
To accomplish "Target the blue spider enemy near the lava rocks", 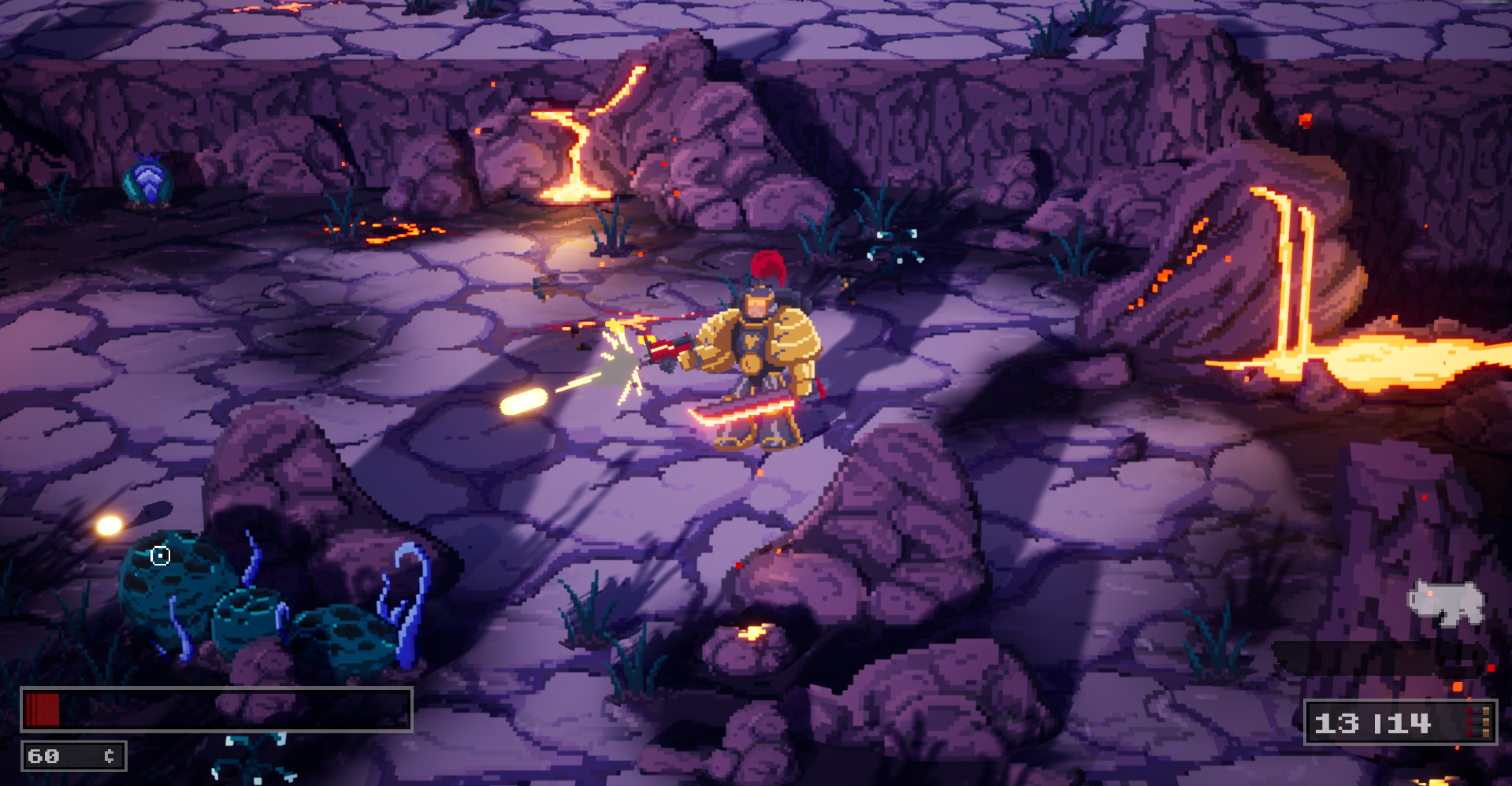I will click(893, 244).
